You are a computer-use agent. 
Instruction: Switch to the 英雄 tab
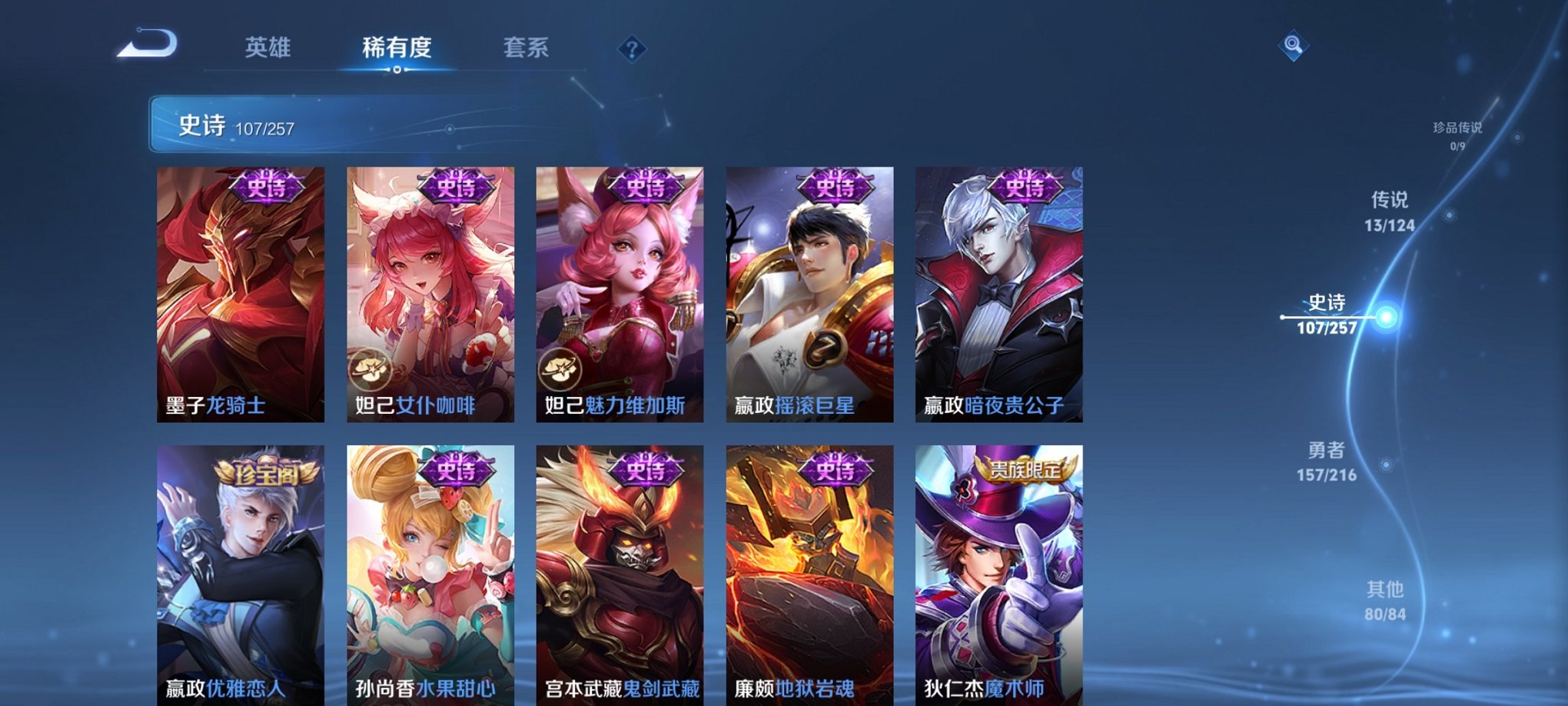(x=267, y=48)
